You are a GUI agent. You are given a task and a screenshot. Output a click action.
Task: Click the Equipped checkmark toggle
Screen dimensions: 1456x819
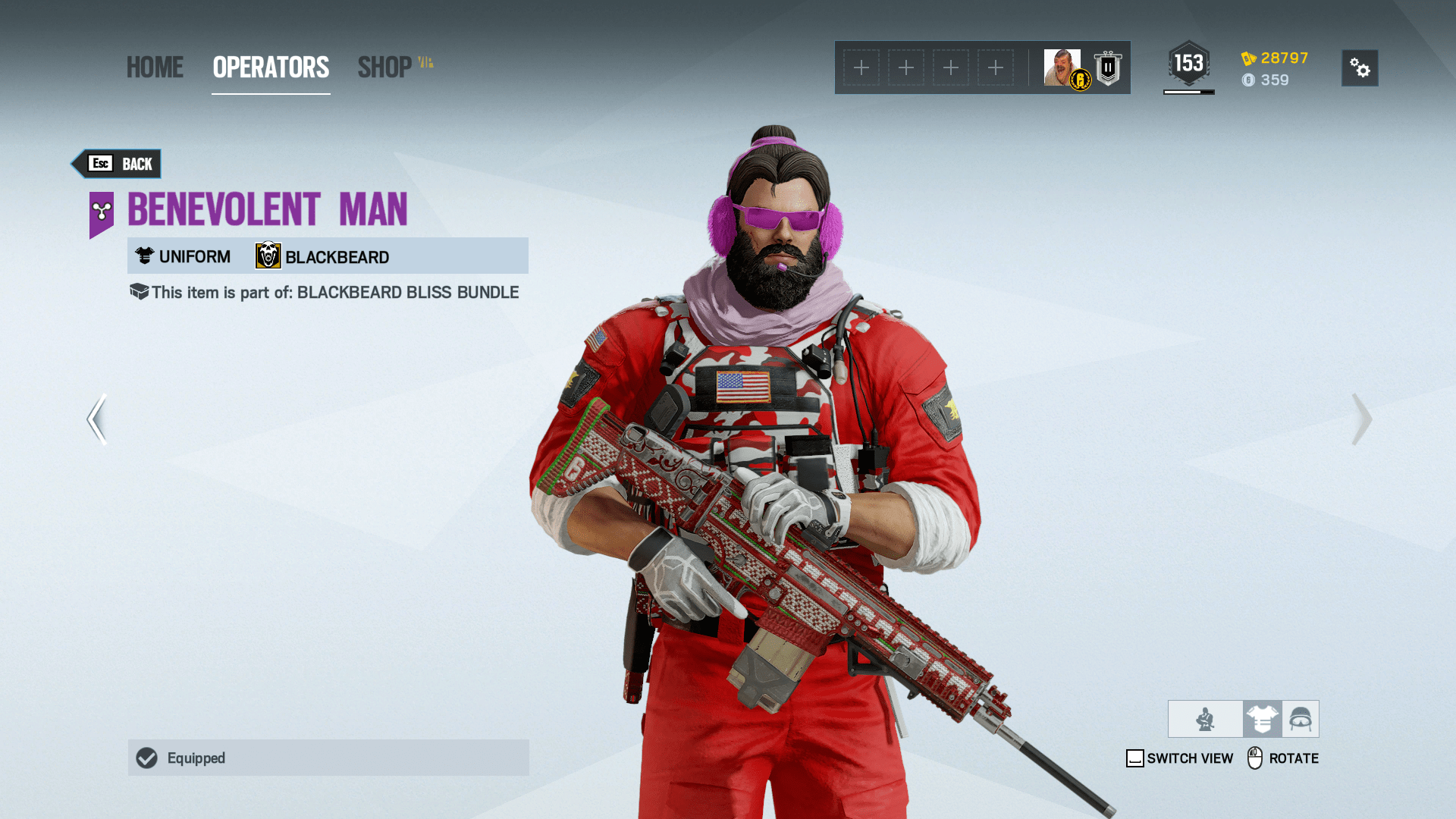[x=147, y=758]
